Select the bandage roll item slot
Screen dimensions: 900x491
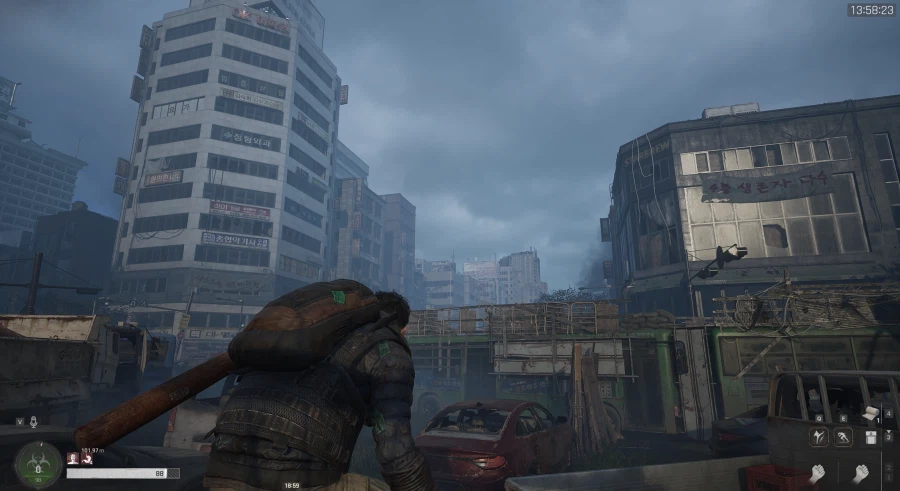(871, 413)
